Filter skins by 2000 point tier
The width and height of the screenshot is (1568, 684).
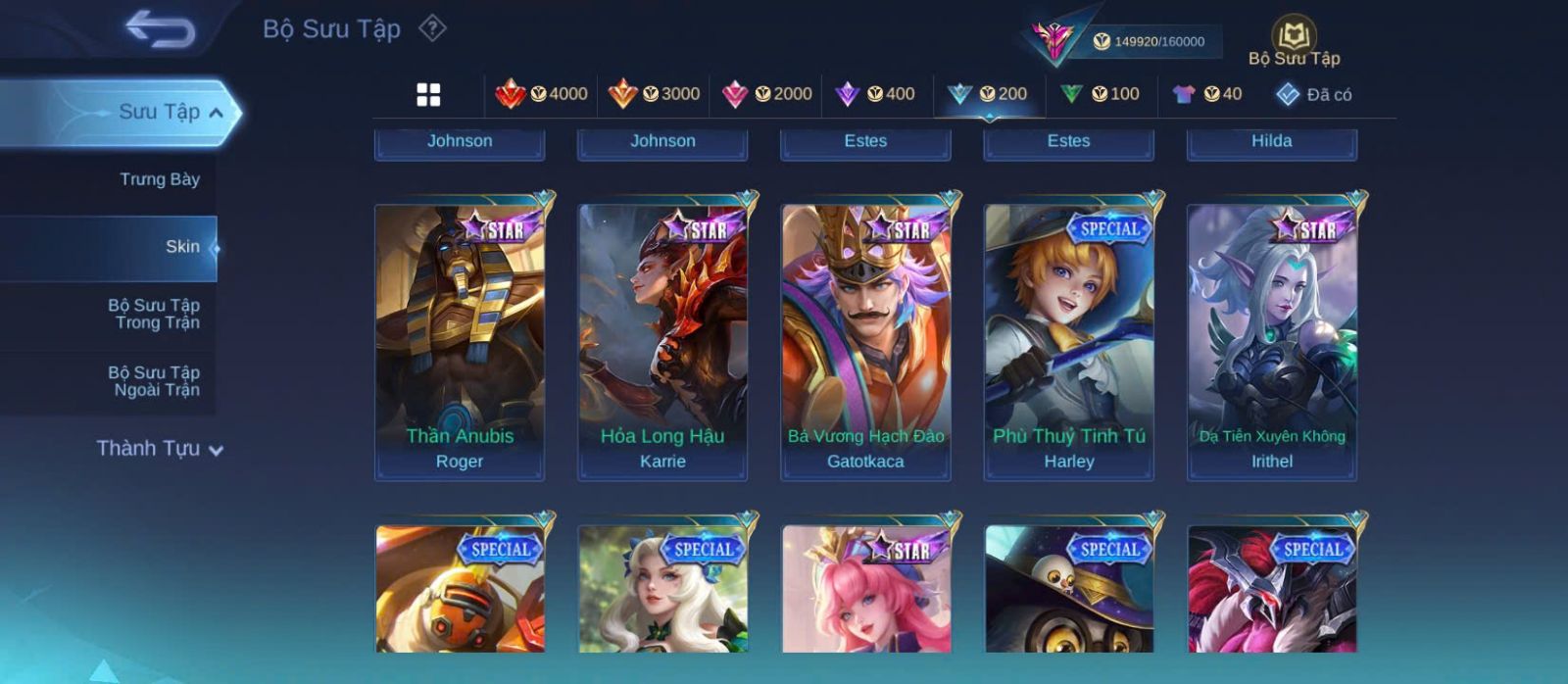[766, 94]
